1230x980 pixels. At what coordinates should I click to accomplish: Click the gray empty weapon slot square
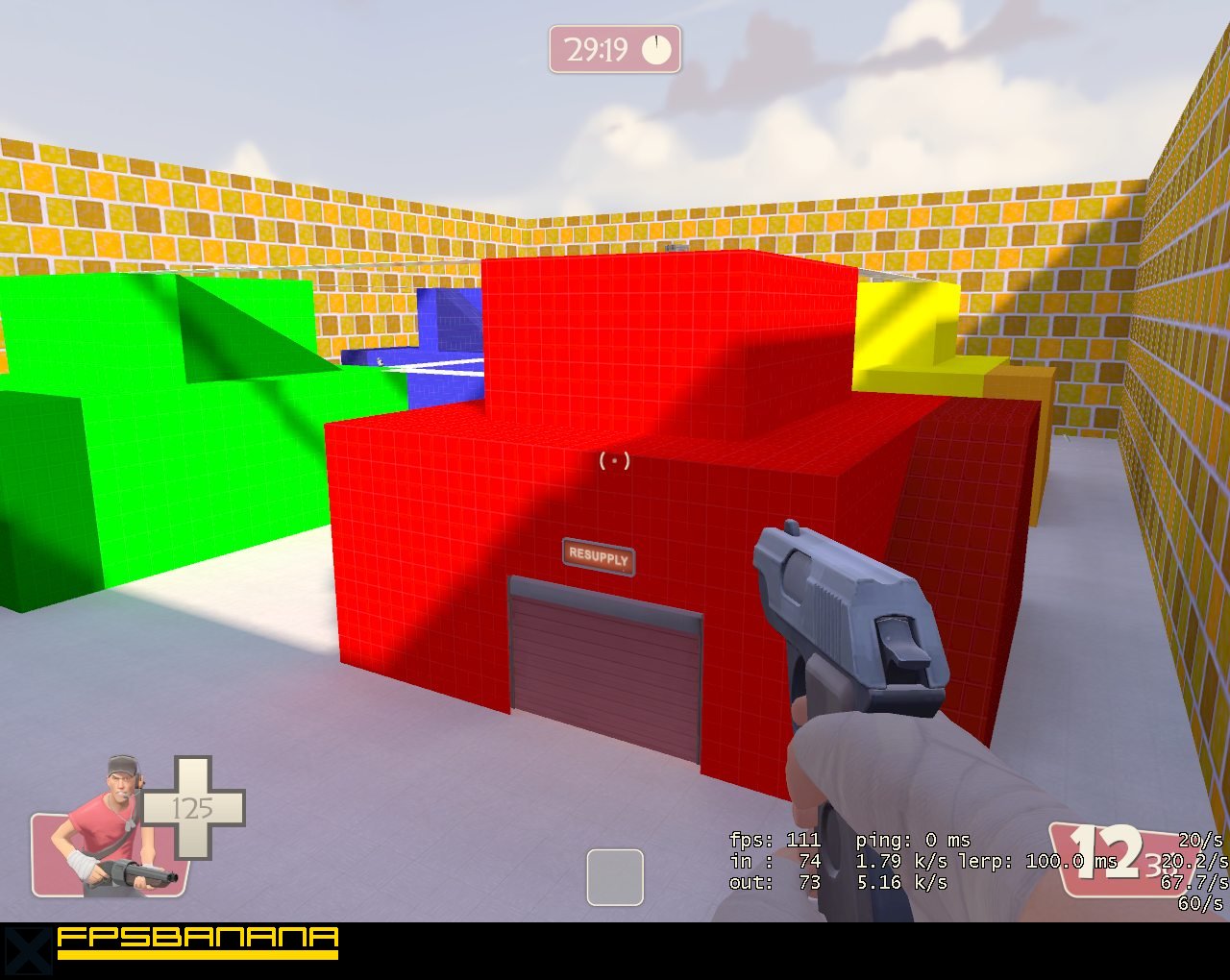(614, 877)
